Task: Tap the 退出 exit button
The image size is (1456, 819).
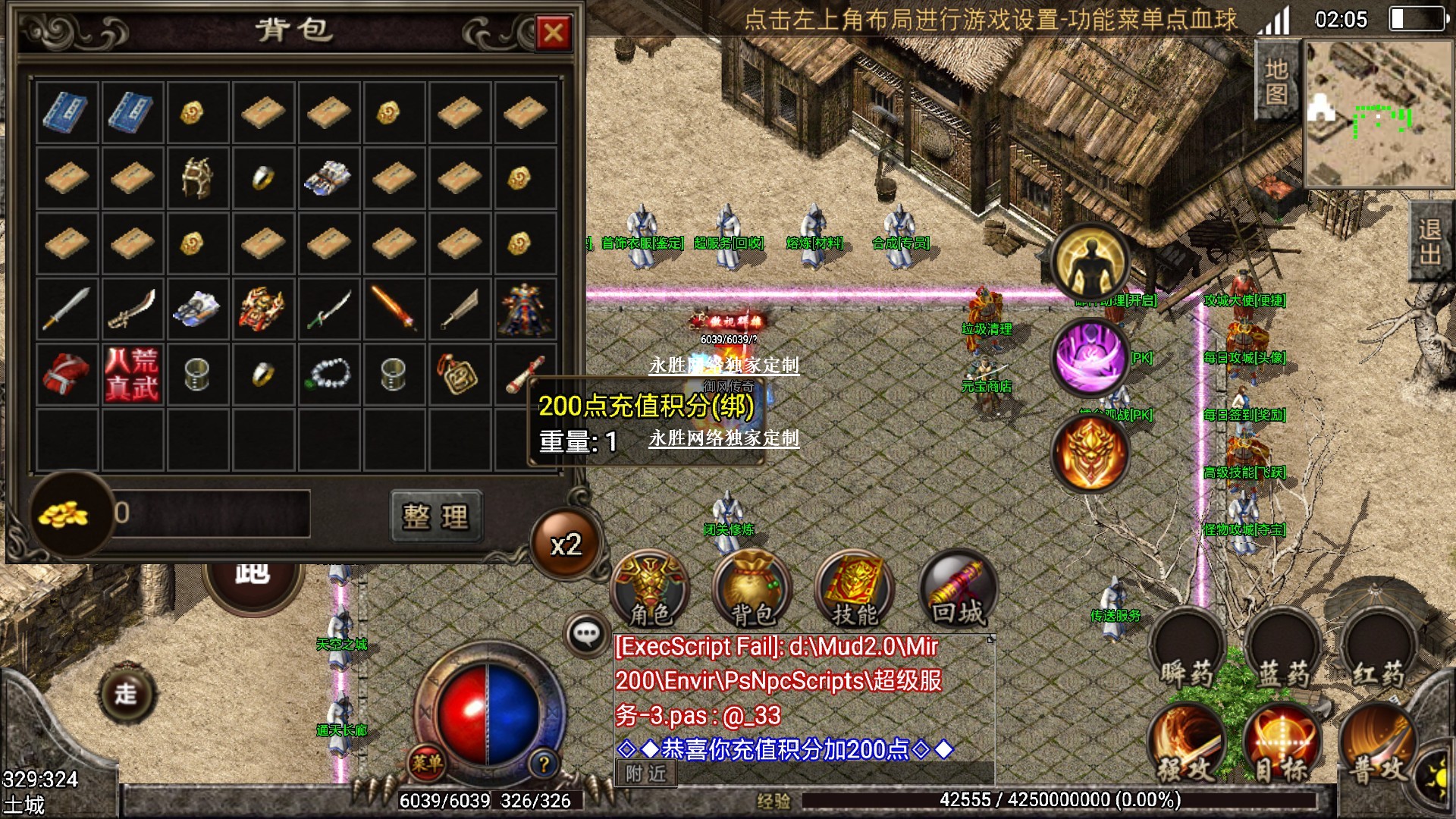Action: pyautogui.click(x=1429, y=241)
